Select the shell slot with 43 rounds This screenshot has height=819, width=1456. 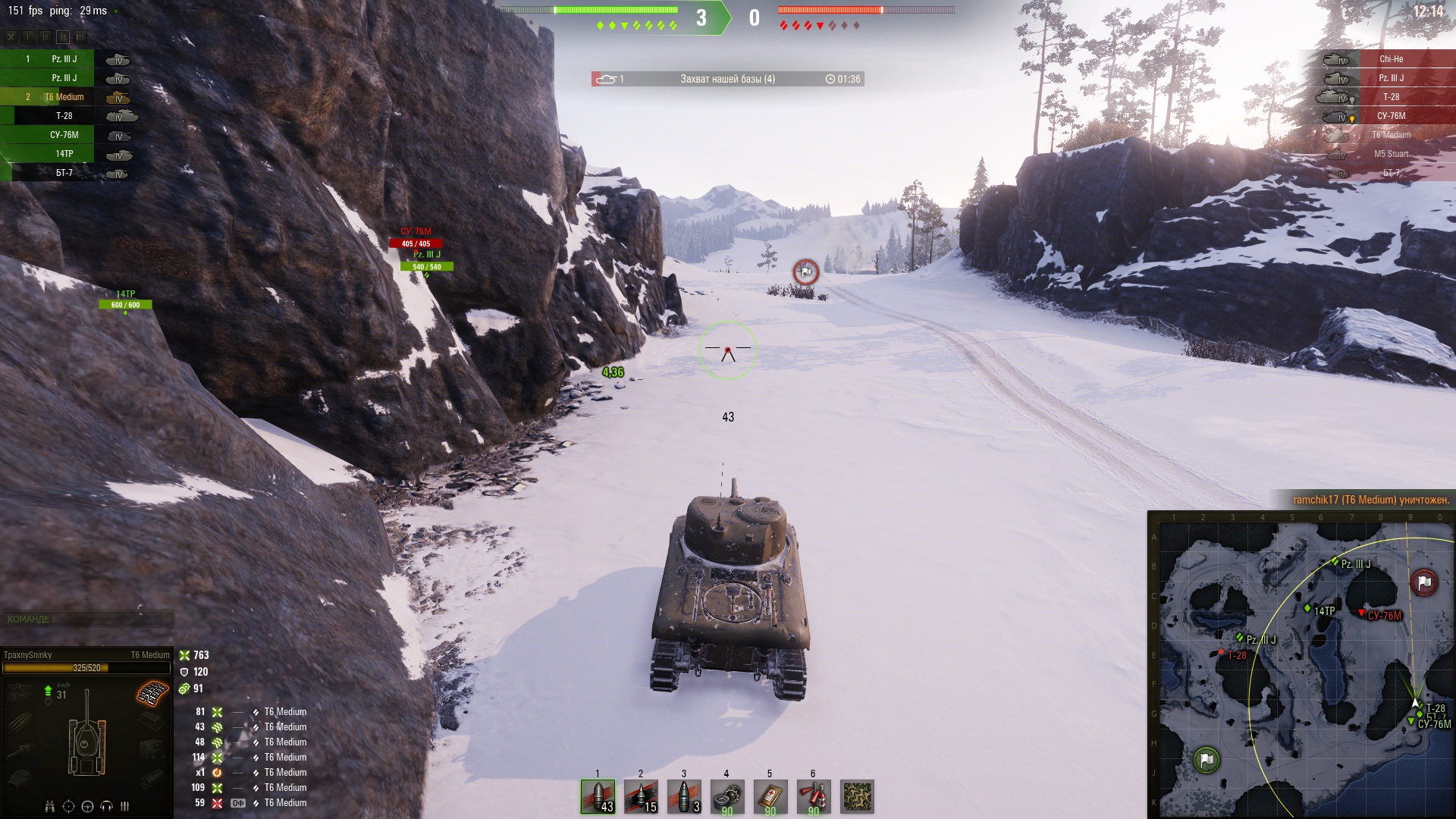[598, 796]
